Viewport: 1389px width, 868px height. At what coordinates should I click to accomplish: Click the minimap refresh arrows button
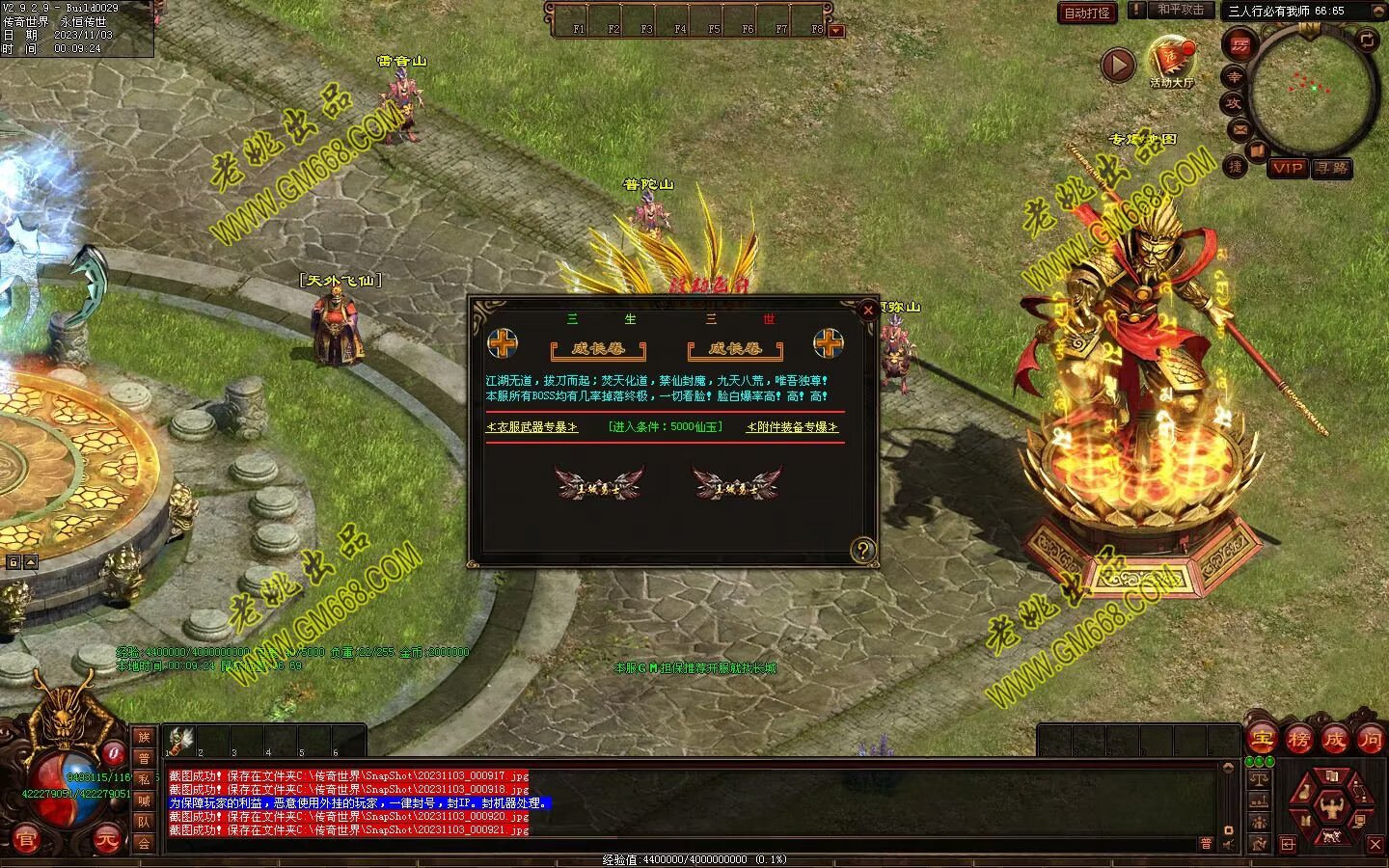coord(1367,40)
